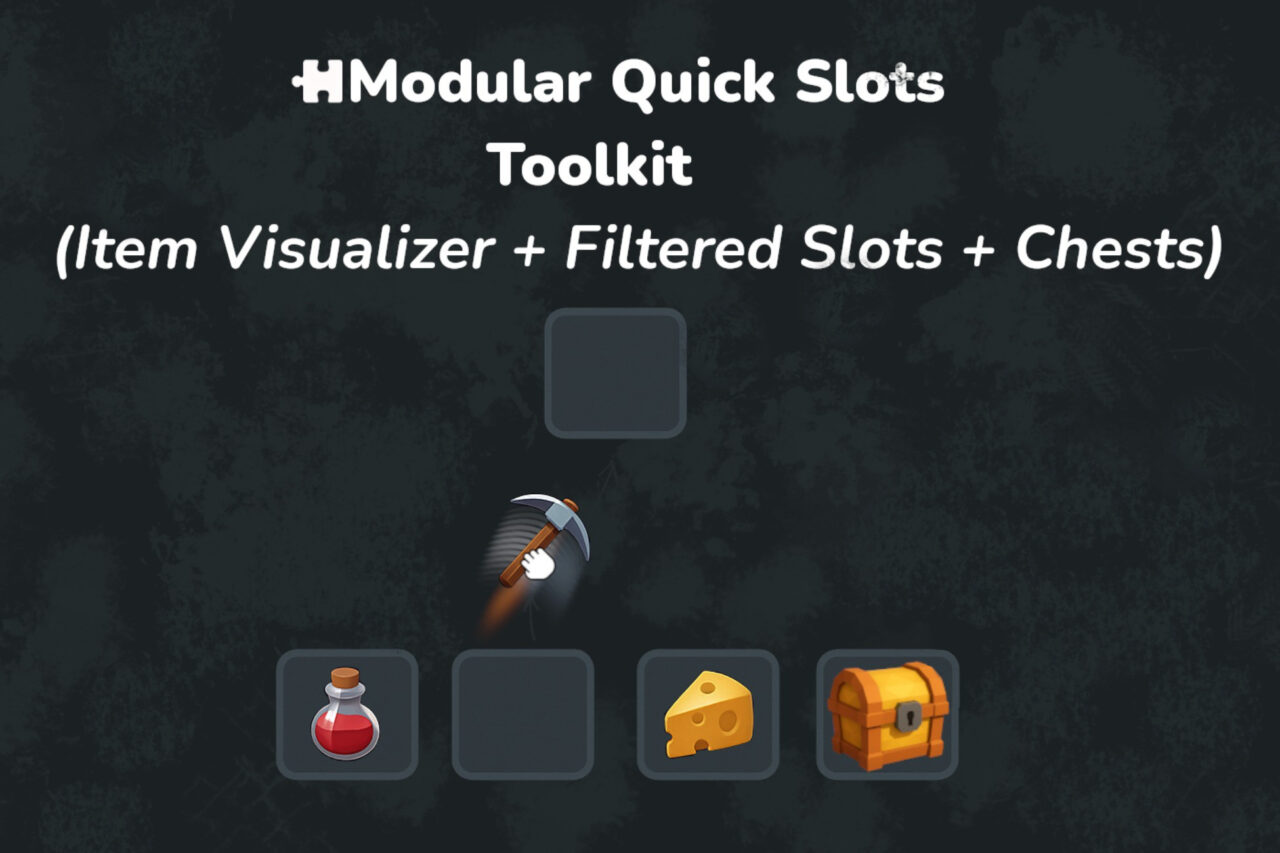Select the fourth quick slot holding the chest

tap(886, 715)
